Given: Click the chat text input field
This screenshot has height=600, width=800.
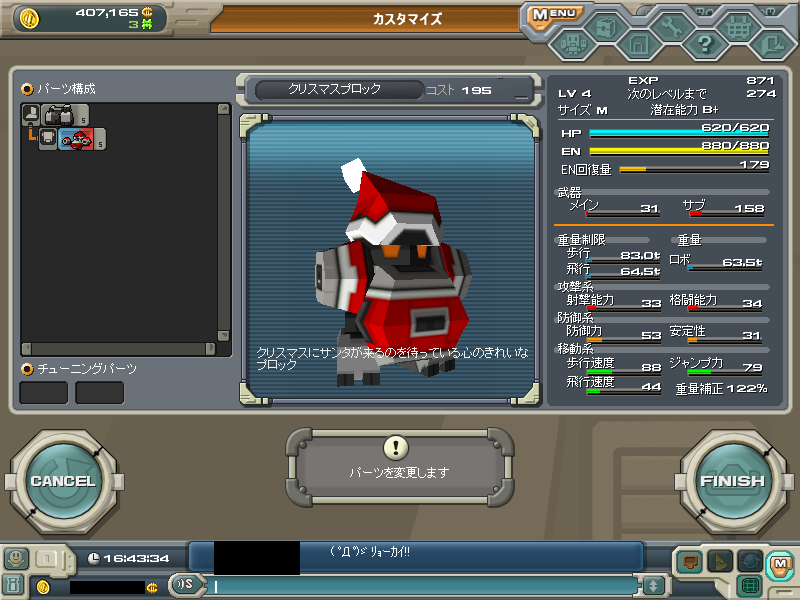Looking at the screenshot, I should point(420,586).
